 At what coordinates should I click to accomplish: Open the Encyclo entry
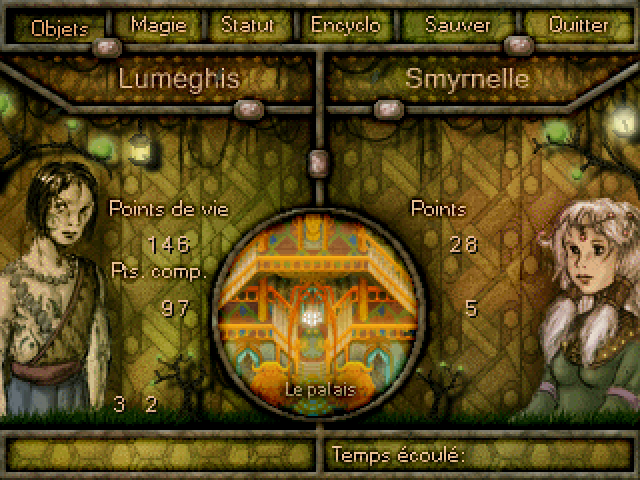pyautogui.click(x=345, y=25)
